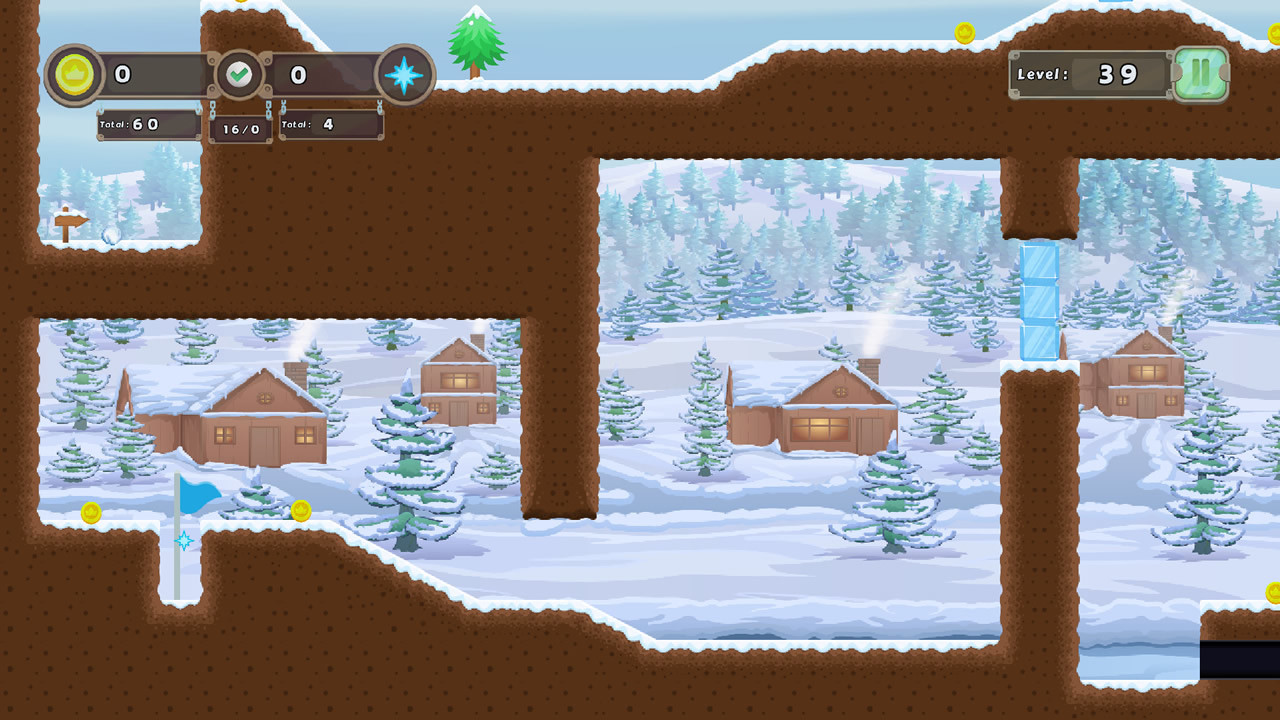Click the blue snowflake star icon

tap(402, 73)
